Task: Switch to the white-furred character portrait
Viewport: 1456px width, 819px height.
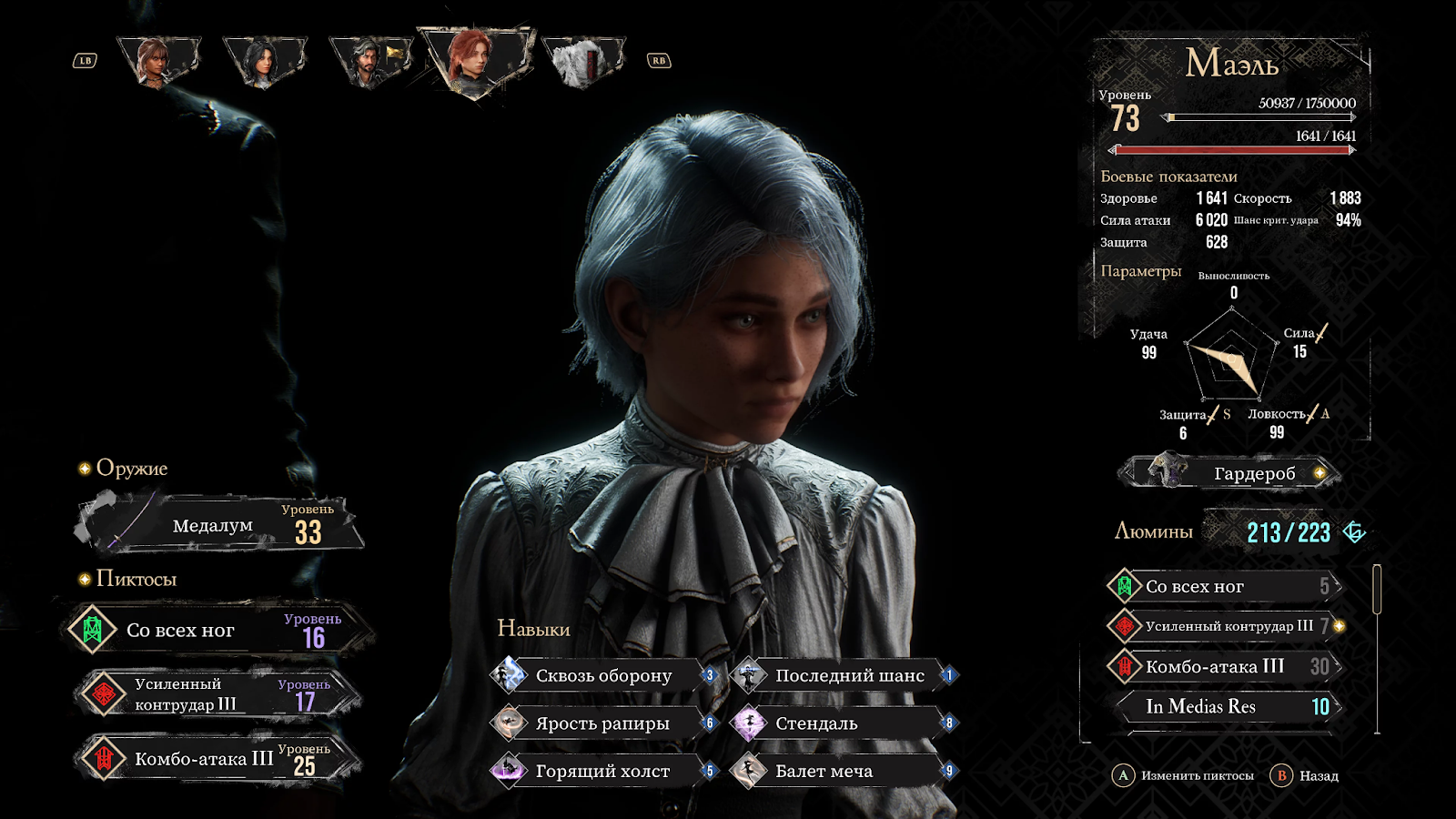Action: (582, 62)
